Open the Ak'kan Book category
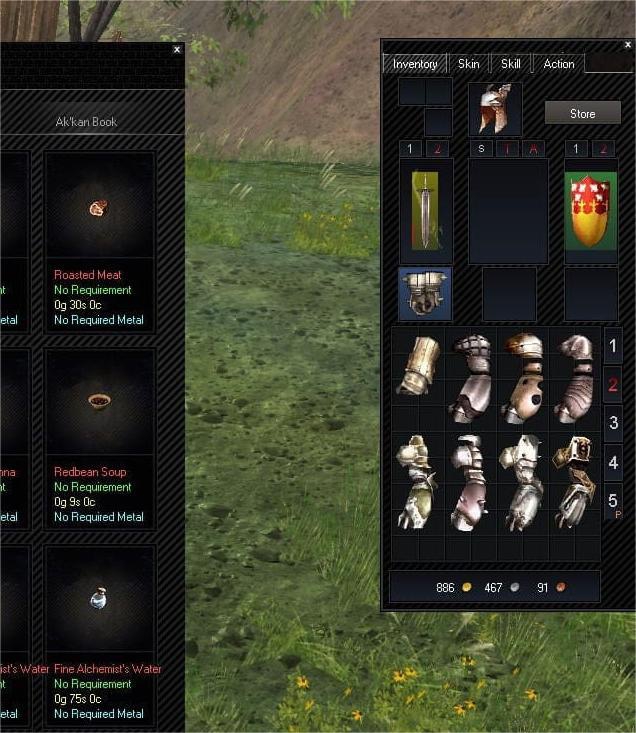This screenshot has height=733, width=636. pyautogui.click(x=87, y=122)
